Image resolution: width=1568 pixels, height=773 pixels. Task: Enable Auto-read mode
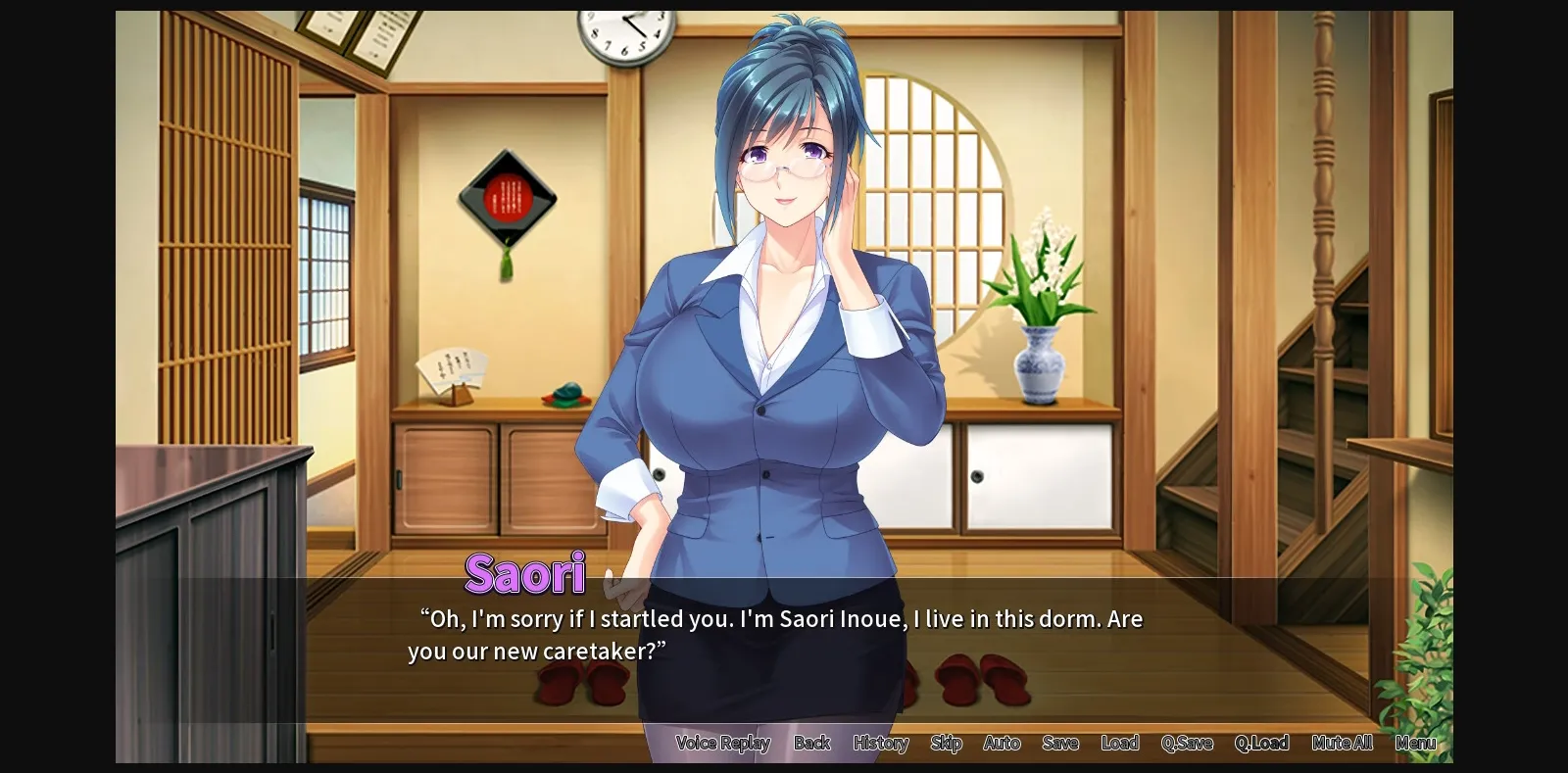click(1002, 743)
